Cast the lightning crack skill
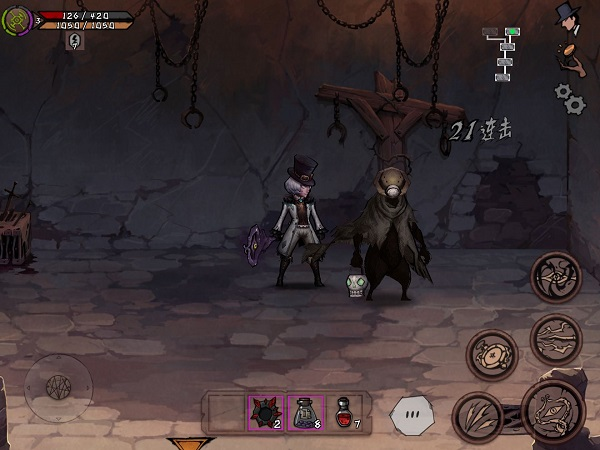This screenshot has height=450, width=600. 555,338
